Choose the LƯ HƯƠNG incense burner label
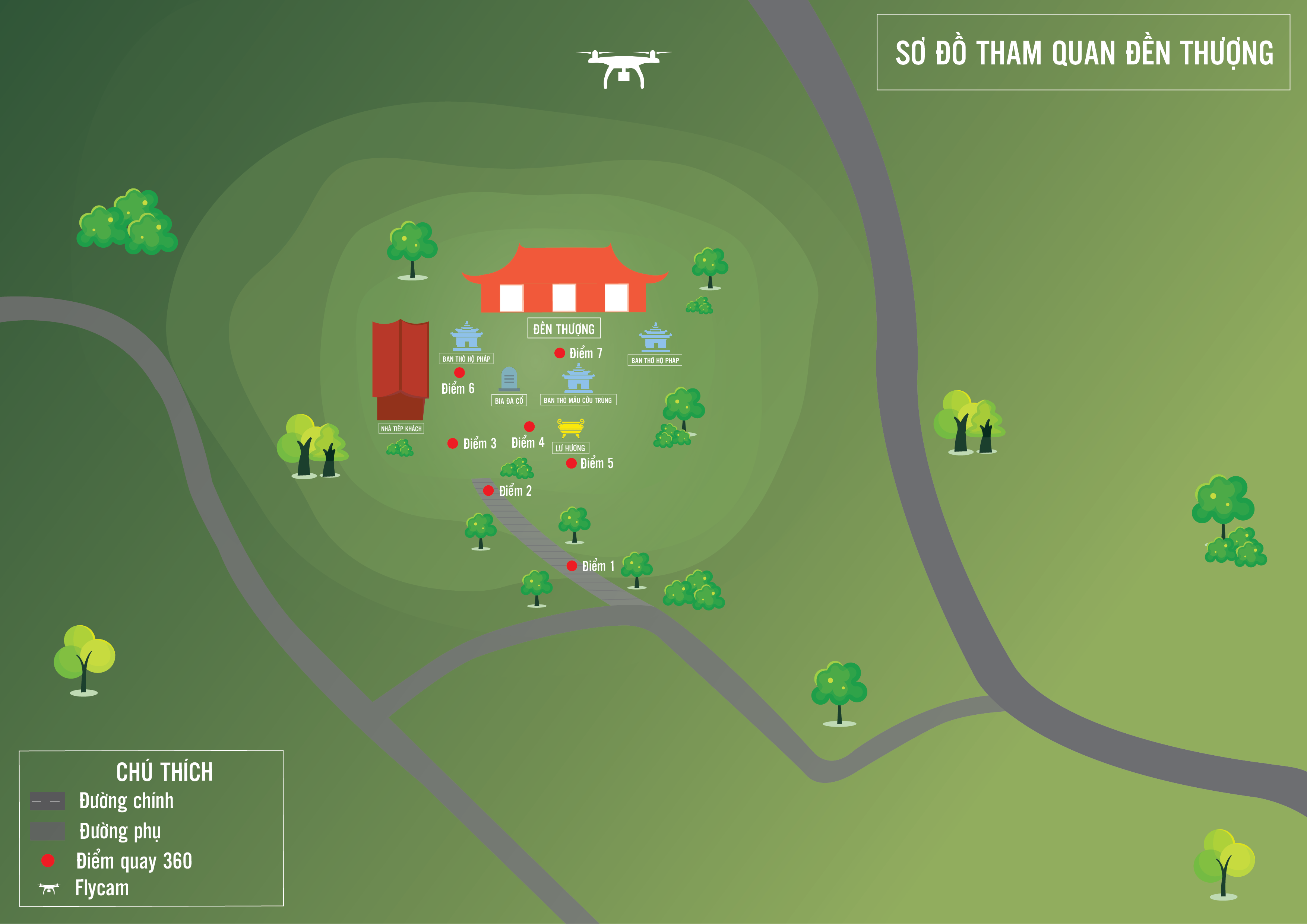The image size is (1307, 924). (570, 448)
